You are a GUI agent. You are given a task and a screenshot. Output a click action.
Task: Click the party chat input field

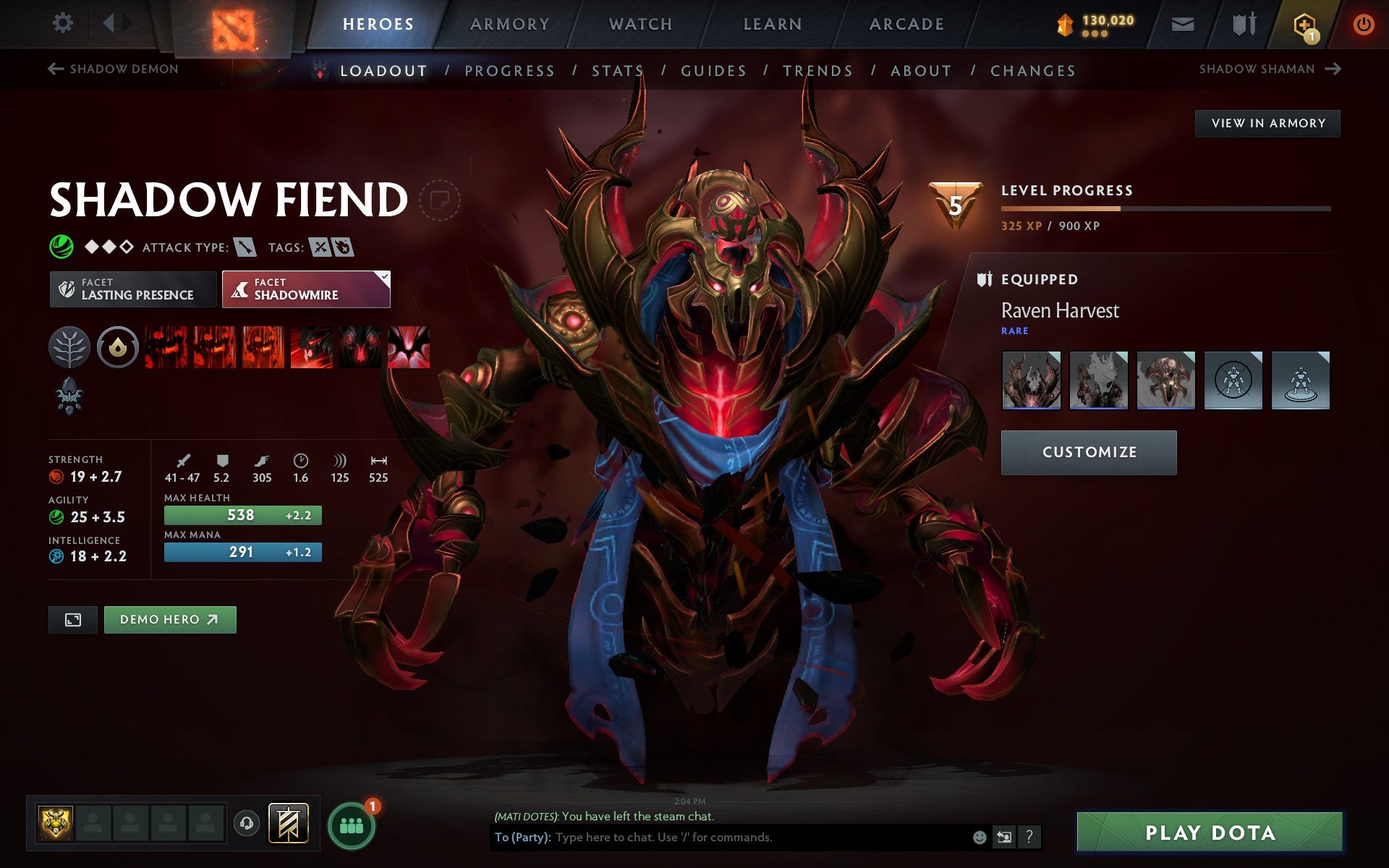click(723, 838)
